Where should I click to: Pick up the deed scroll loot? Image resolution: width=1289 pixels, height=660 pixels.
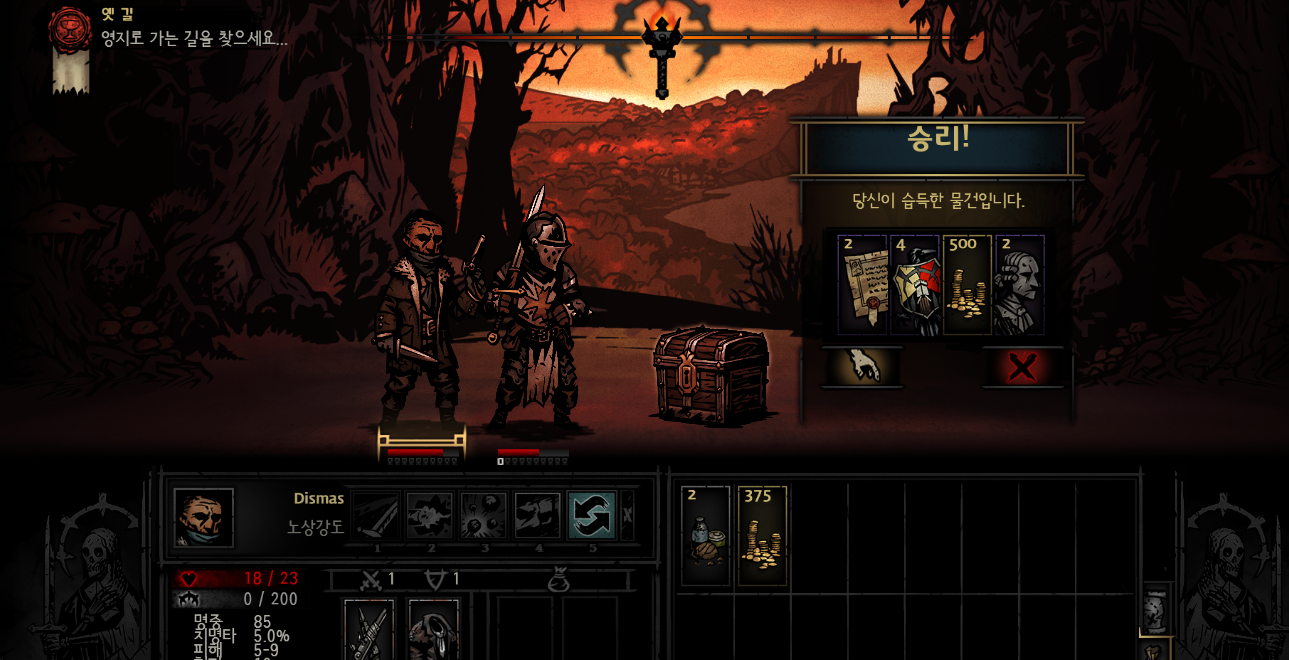[862, 285]
